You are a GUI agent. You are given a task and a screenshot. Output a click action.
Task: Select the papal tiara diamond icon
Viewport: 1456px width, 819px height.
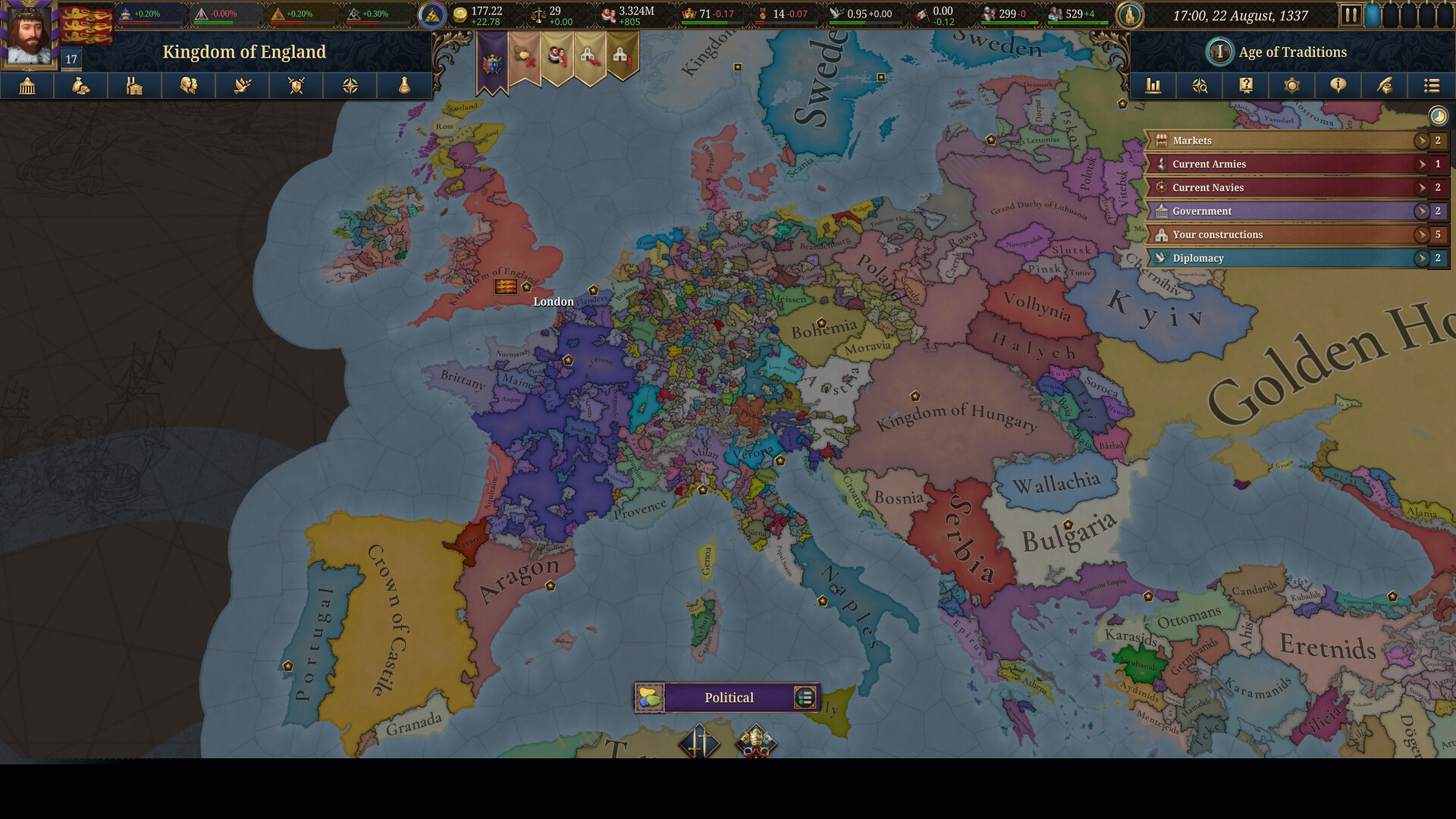click(756, 741)
